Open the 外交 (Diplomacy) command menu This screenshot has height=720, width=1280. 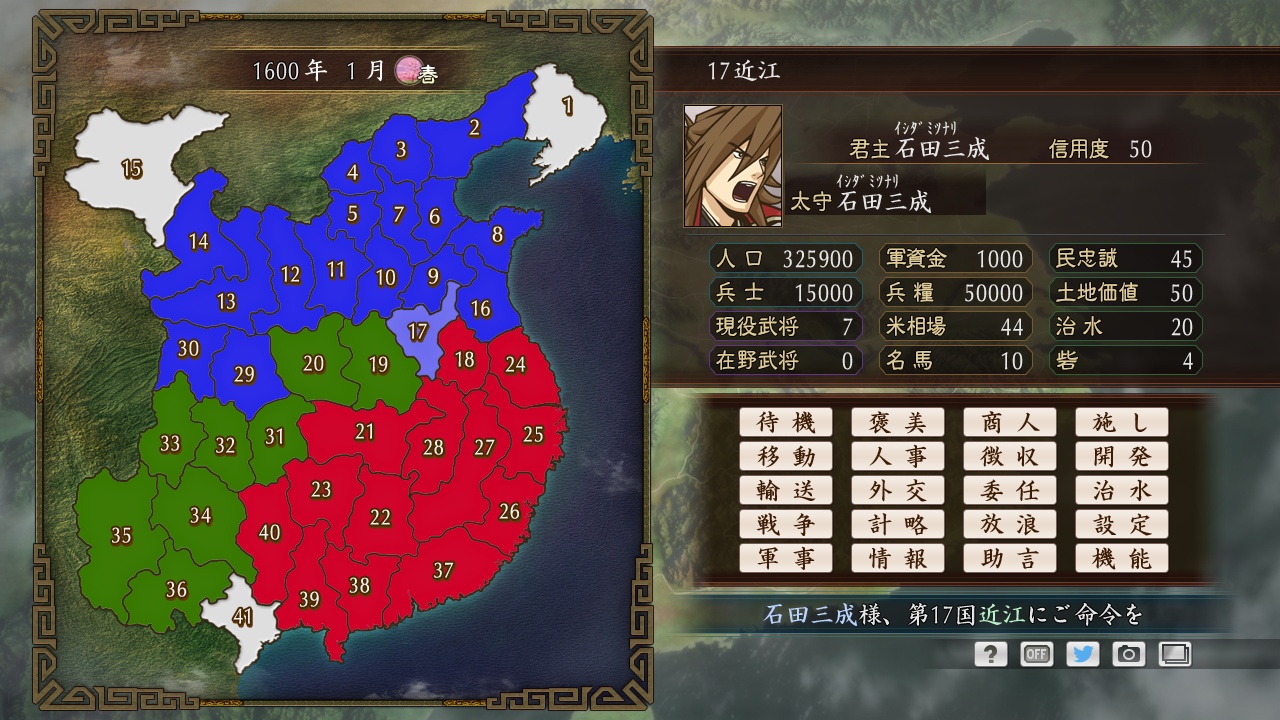pyautogui.click(x=898, y=490)
